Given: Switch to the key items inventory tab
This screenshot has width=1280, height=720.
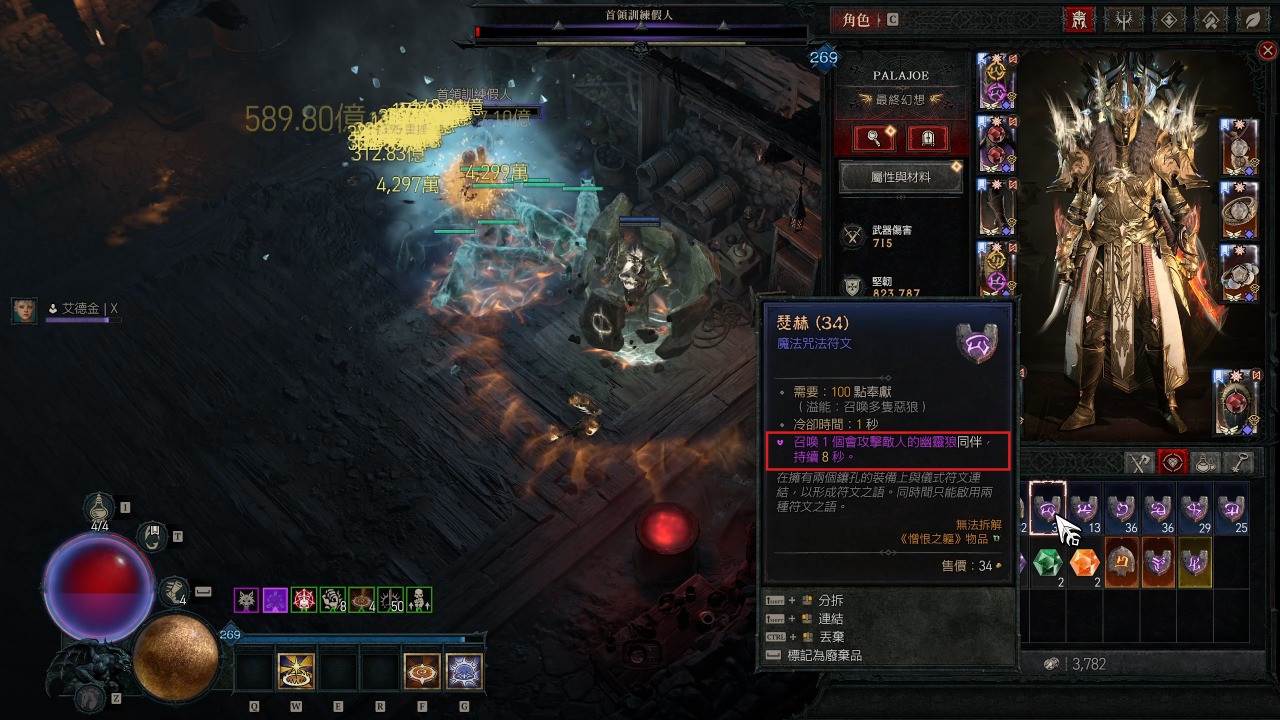Looking at the screenshot, I should point(1239,462).
